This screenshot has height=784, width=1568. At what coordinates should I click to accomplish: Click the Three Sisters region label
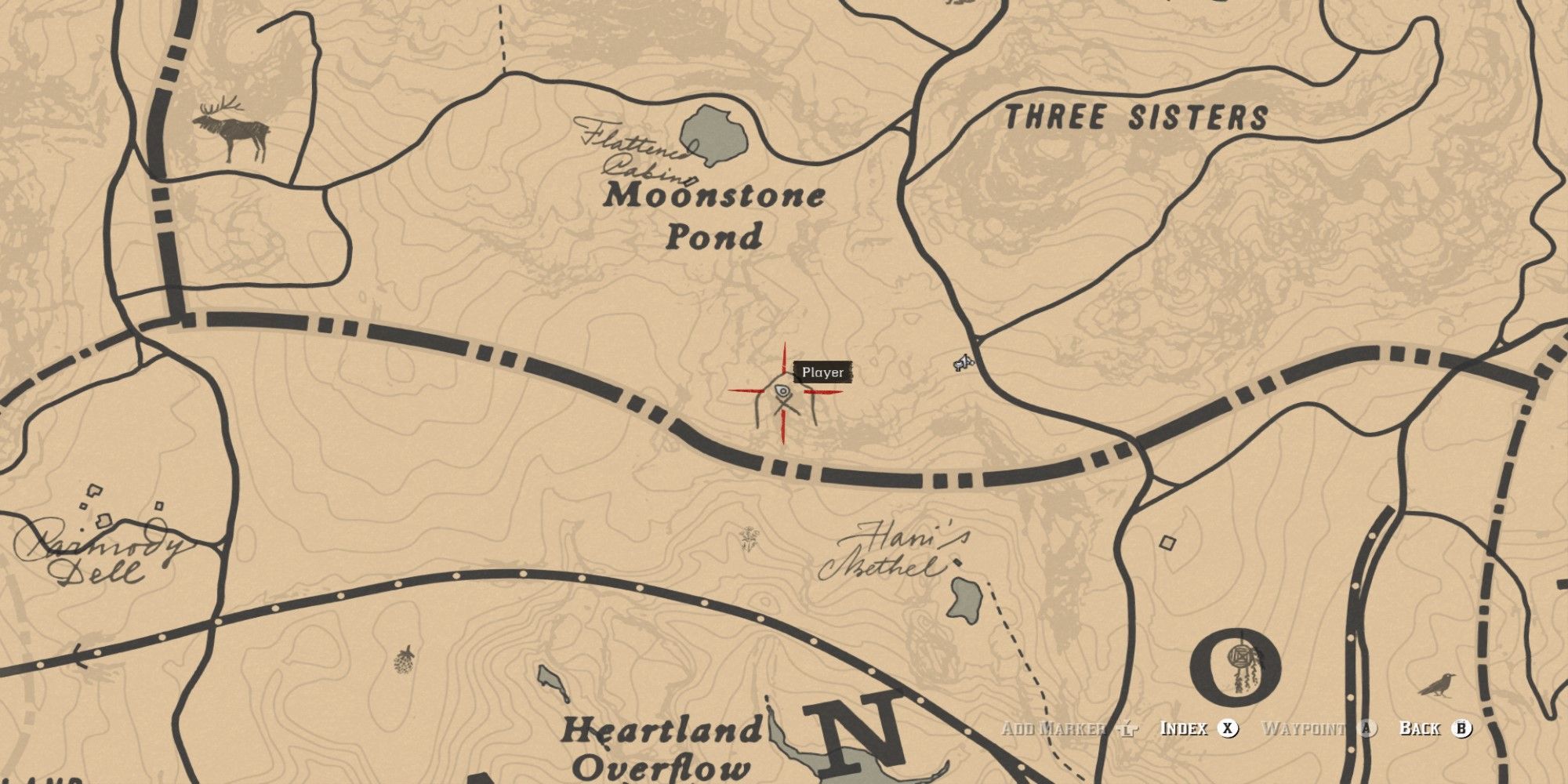point(1136,114)
